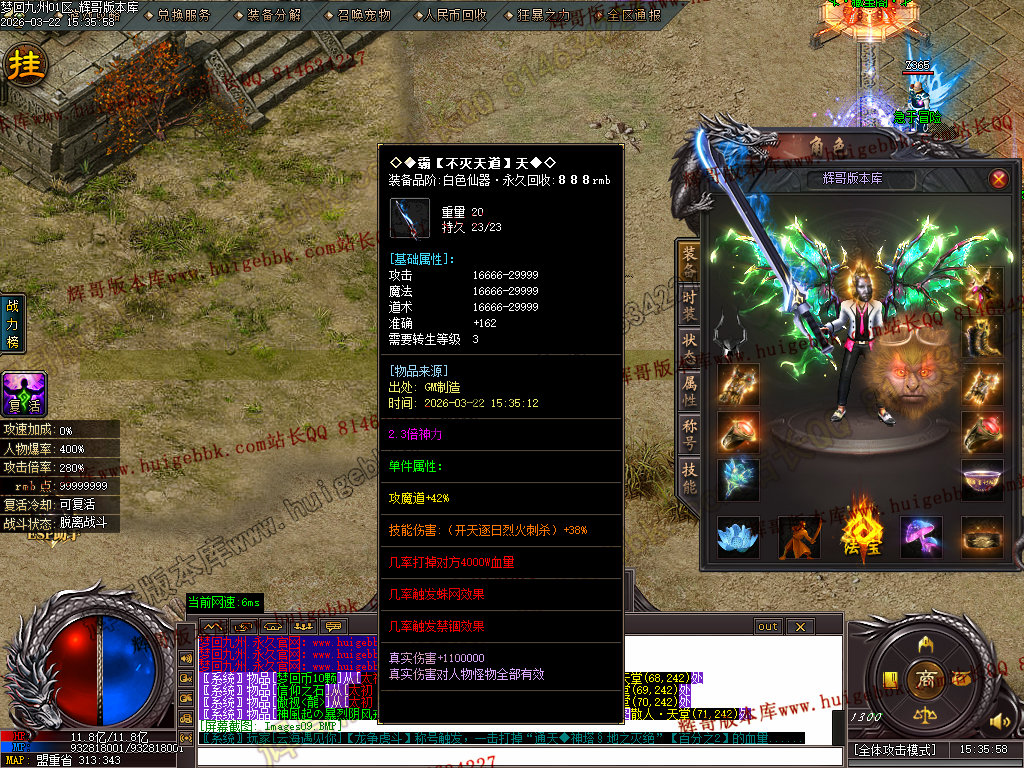This screenshot has height=768, width=1024.
Task: Click the chat window 'out' button
Action: click(768, 627)
